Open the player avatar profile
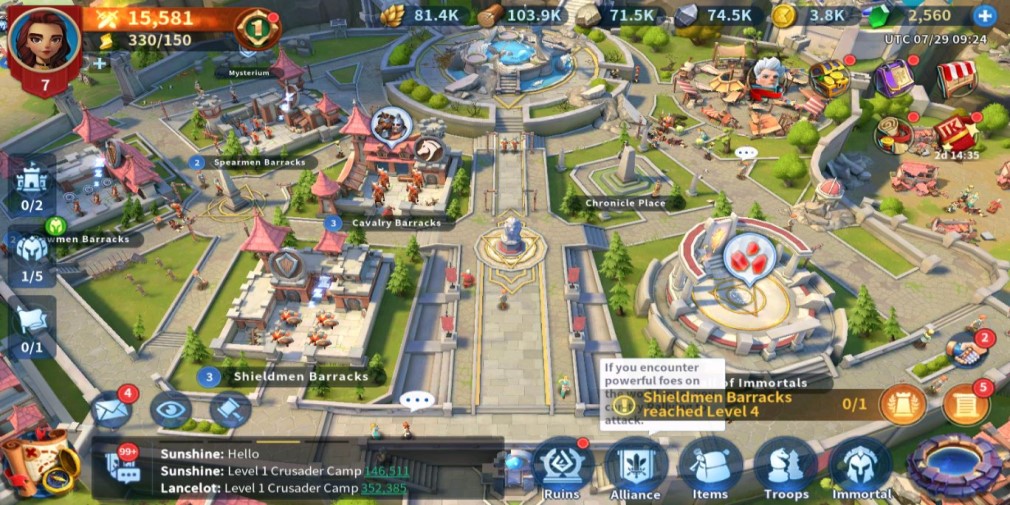Screen dimensions: 1010x505 click(43, 42)
